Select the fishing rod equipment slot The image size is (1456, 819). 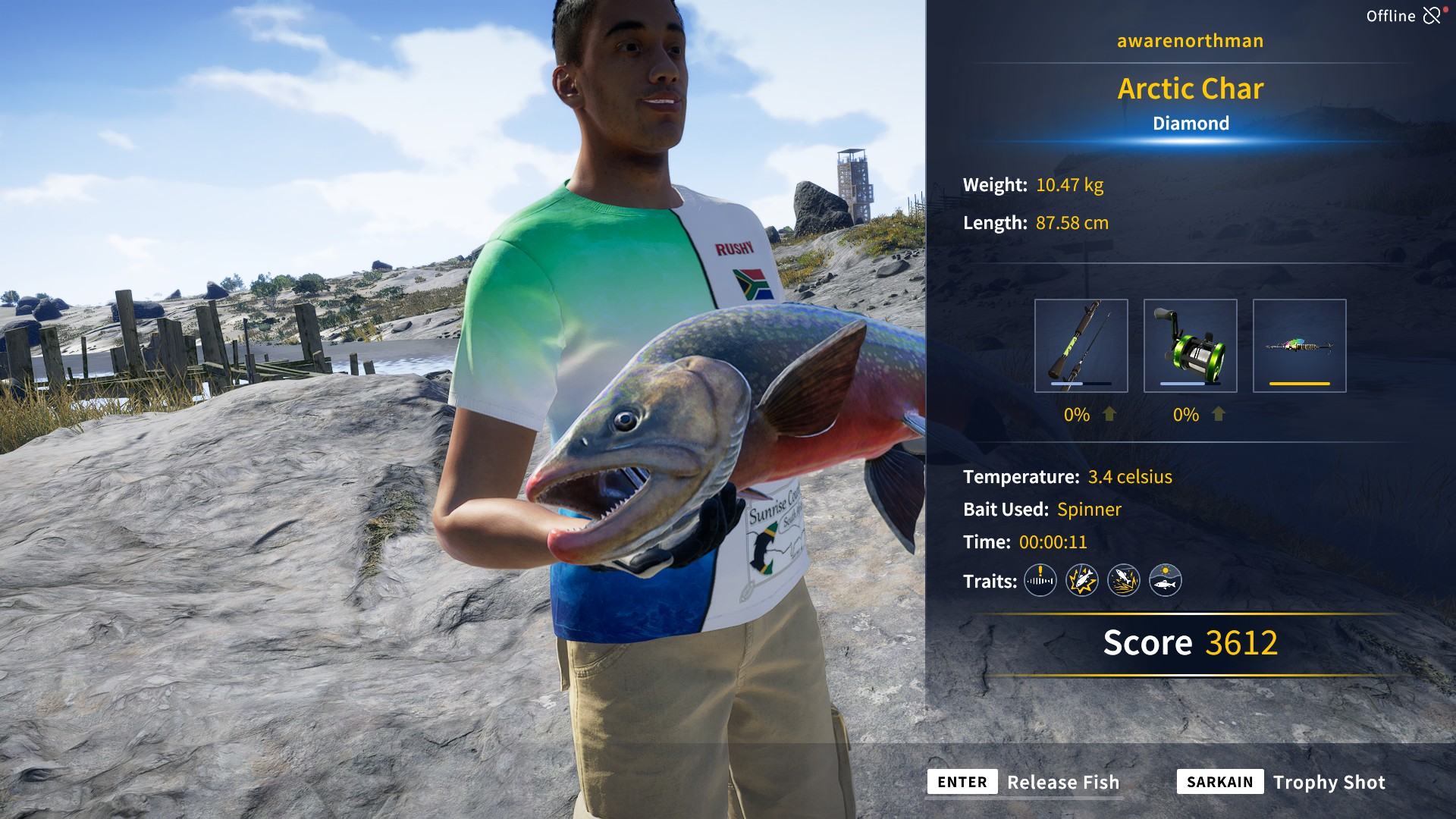pyautogui.click(x=1081, y=346)
